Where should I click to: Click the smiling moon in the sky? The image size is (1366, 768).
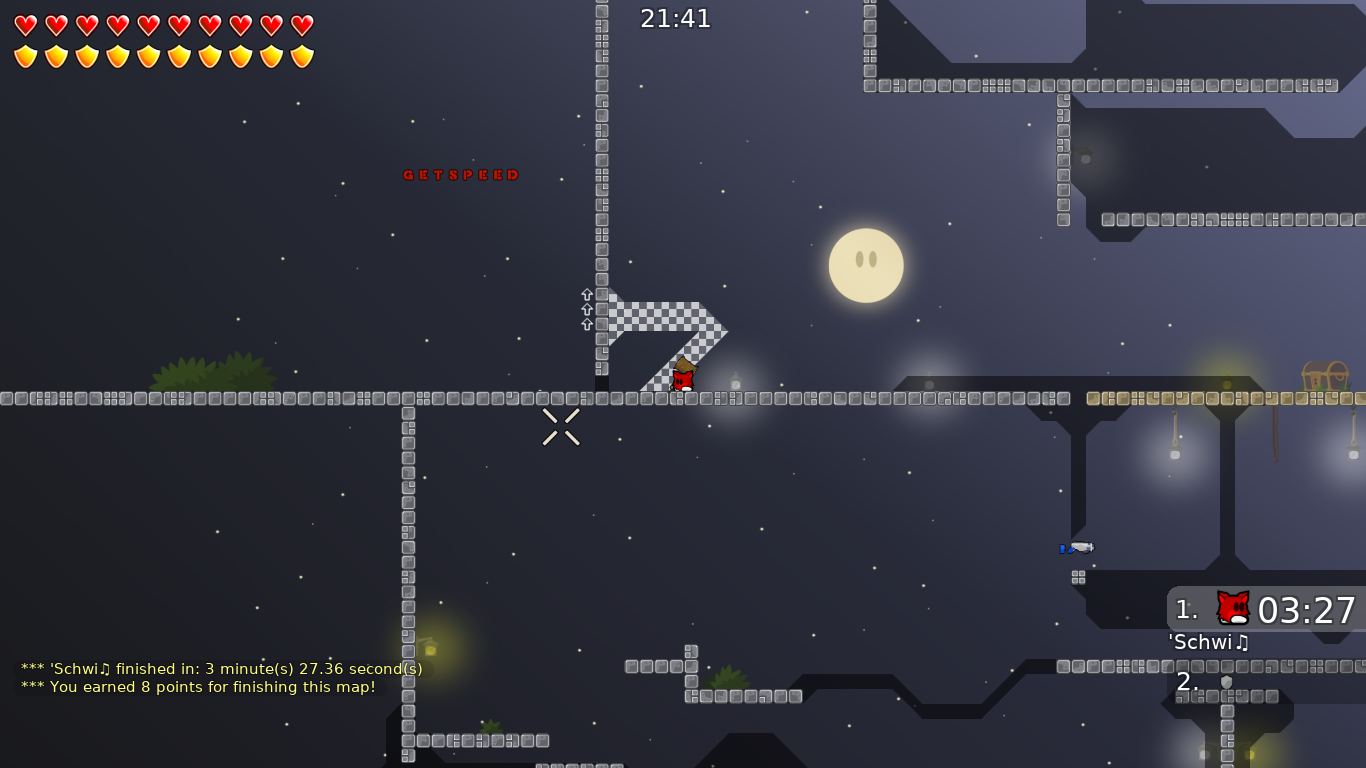tap(867, 265)
